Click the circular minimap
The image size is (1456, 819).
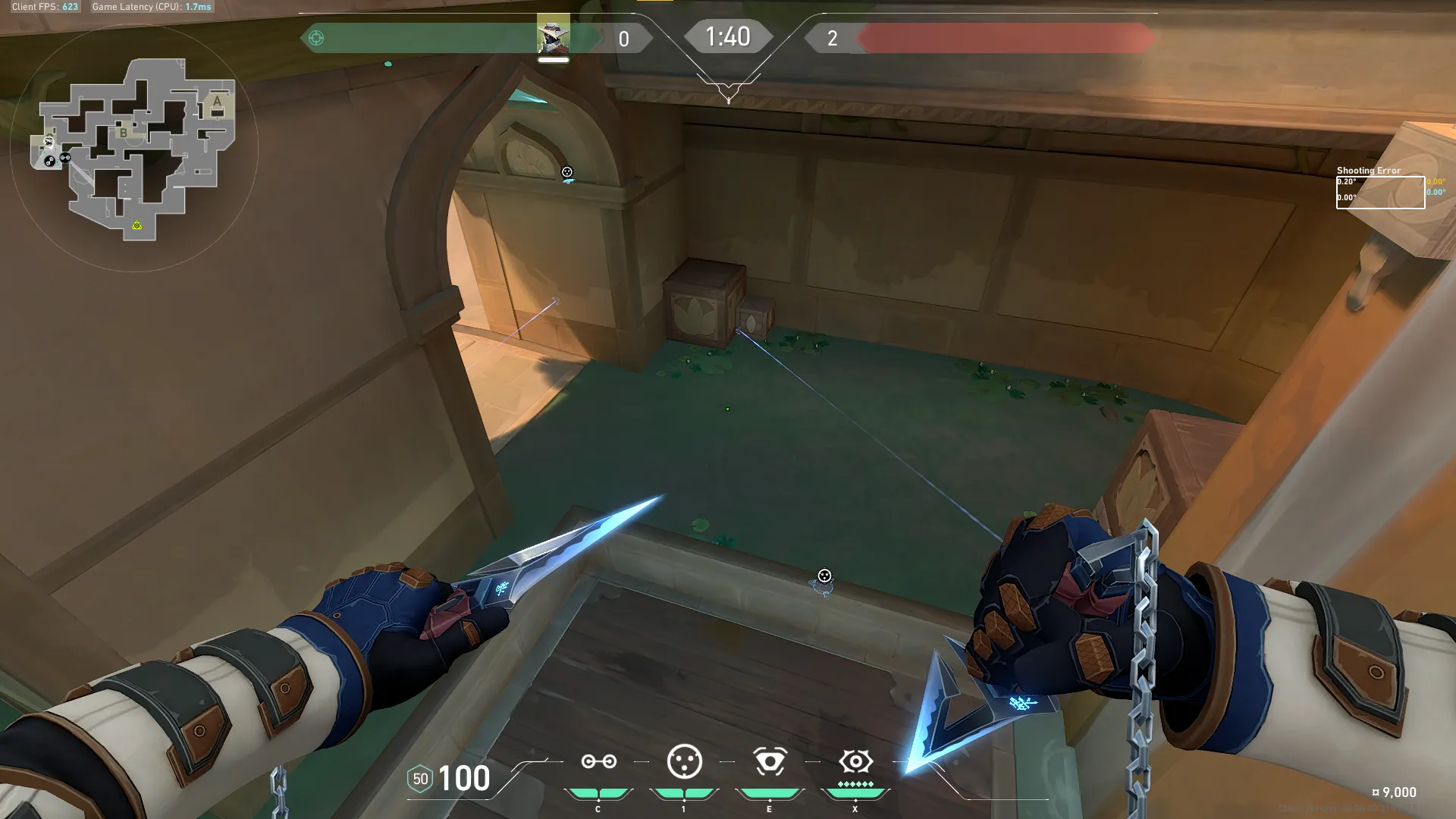(x=134, y=148)
